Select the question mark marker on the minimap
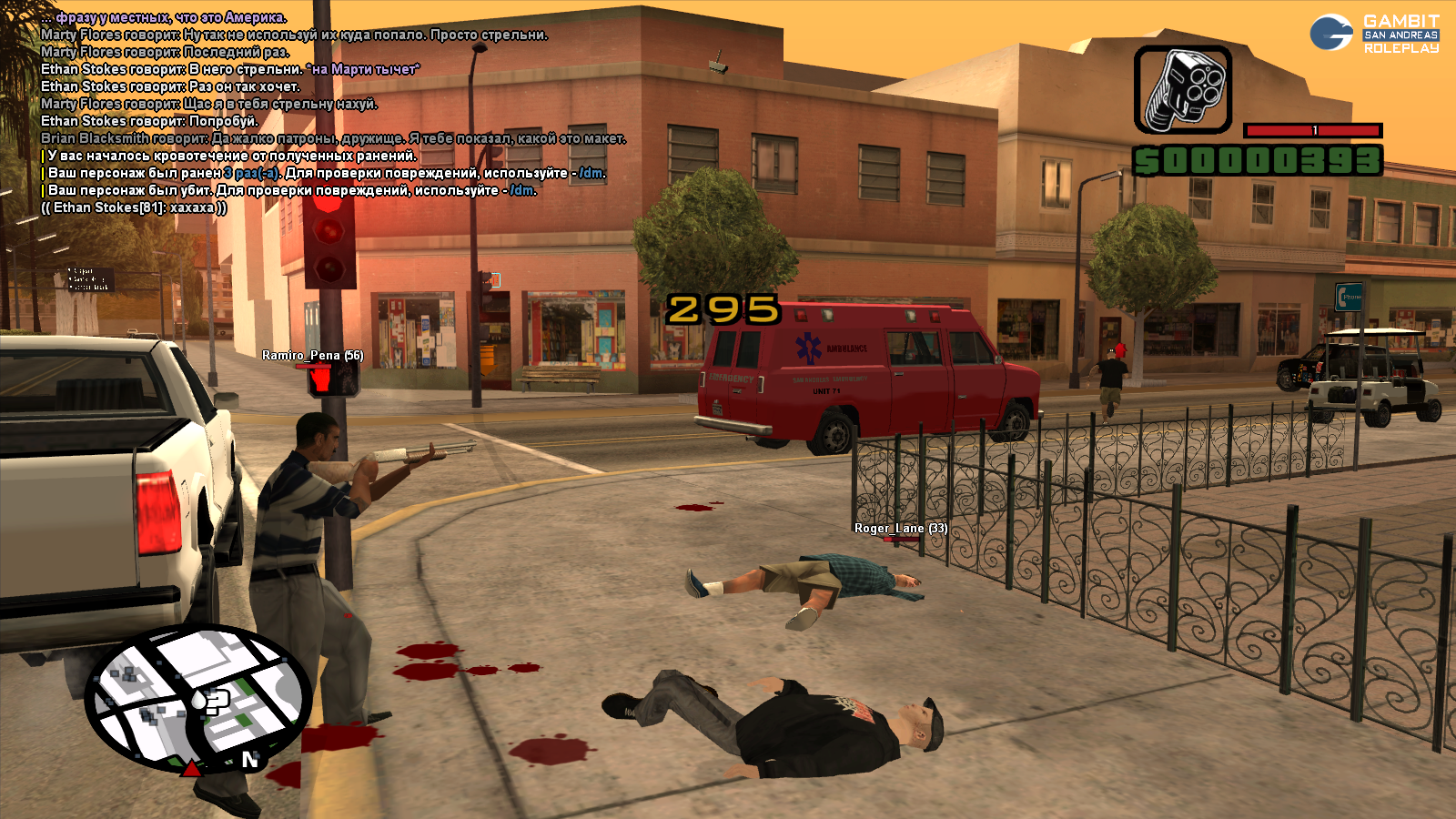The image size is (1456, 819). pyautogui.click(x=217, y=701)
